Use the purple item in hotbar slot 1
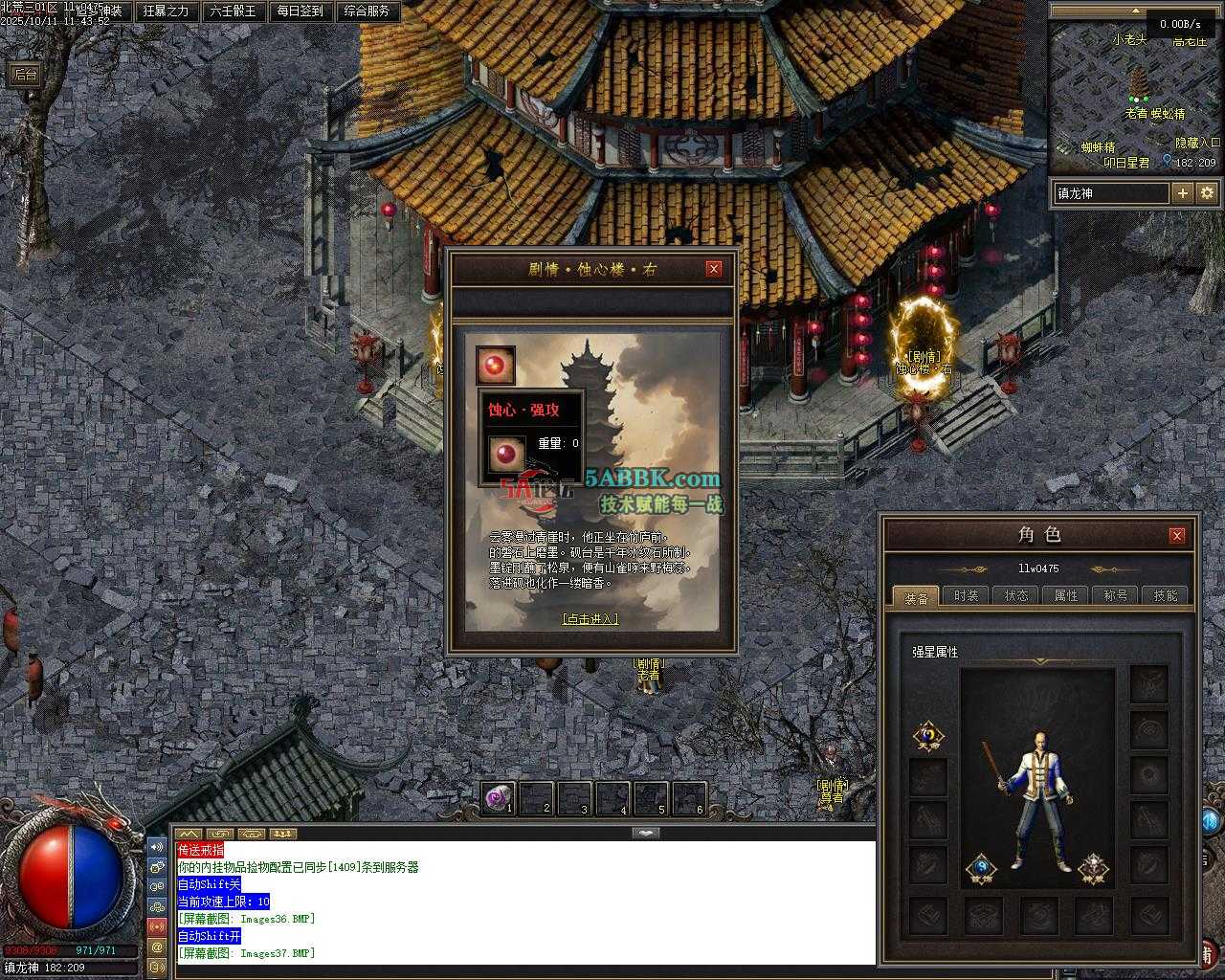 click(x=499, y=797)
